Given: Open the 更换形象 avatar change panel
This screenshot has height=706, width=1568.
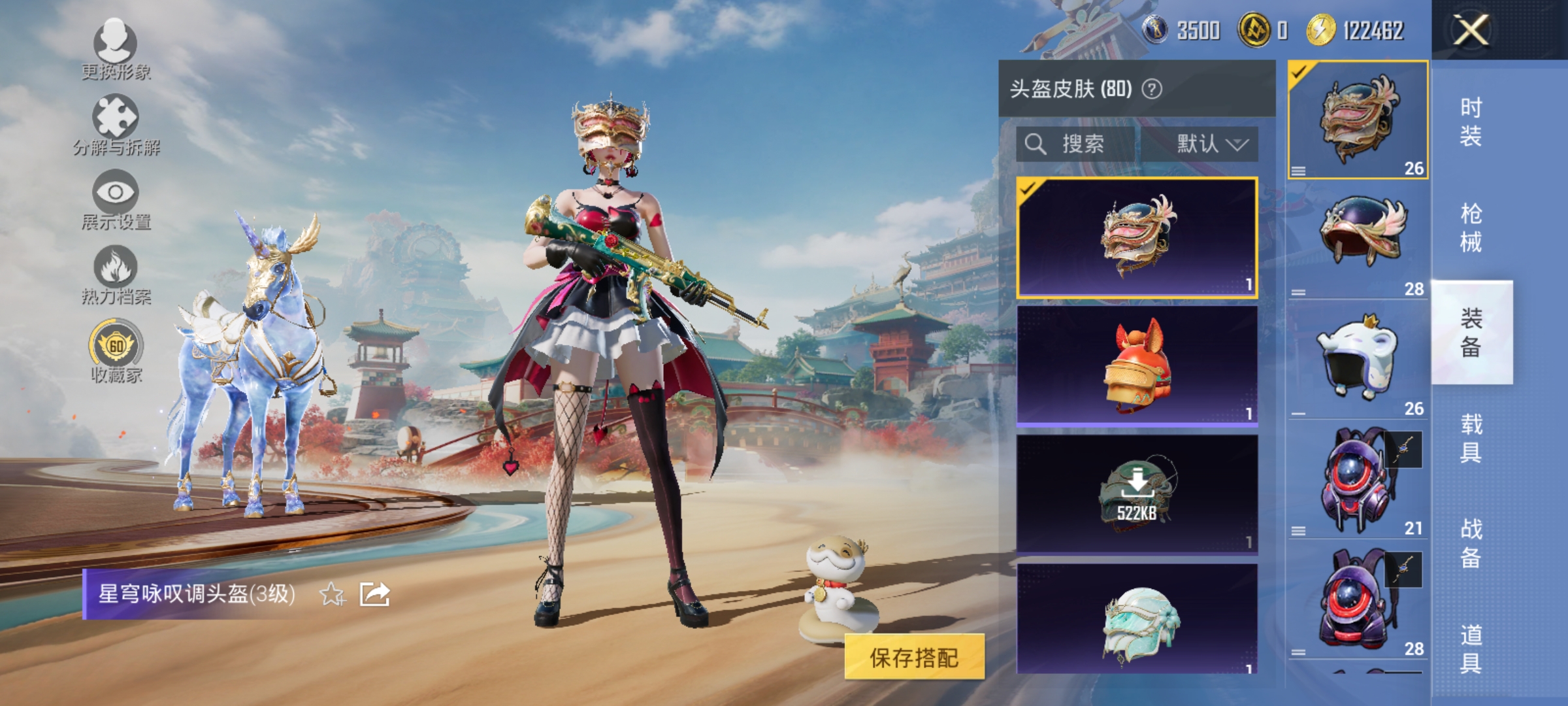Looking at the screenshot, I should [115, 46].
